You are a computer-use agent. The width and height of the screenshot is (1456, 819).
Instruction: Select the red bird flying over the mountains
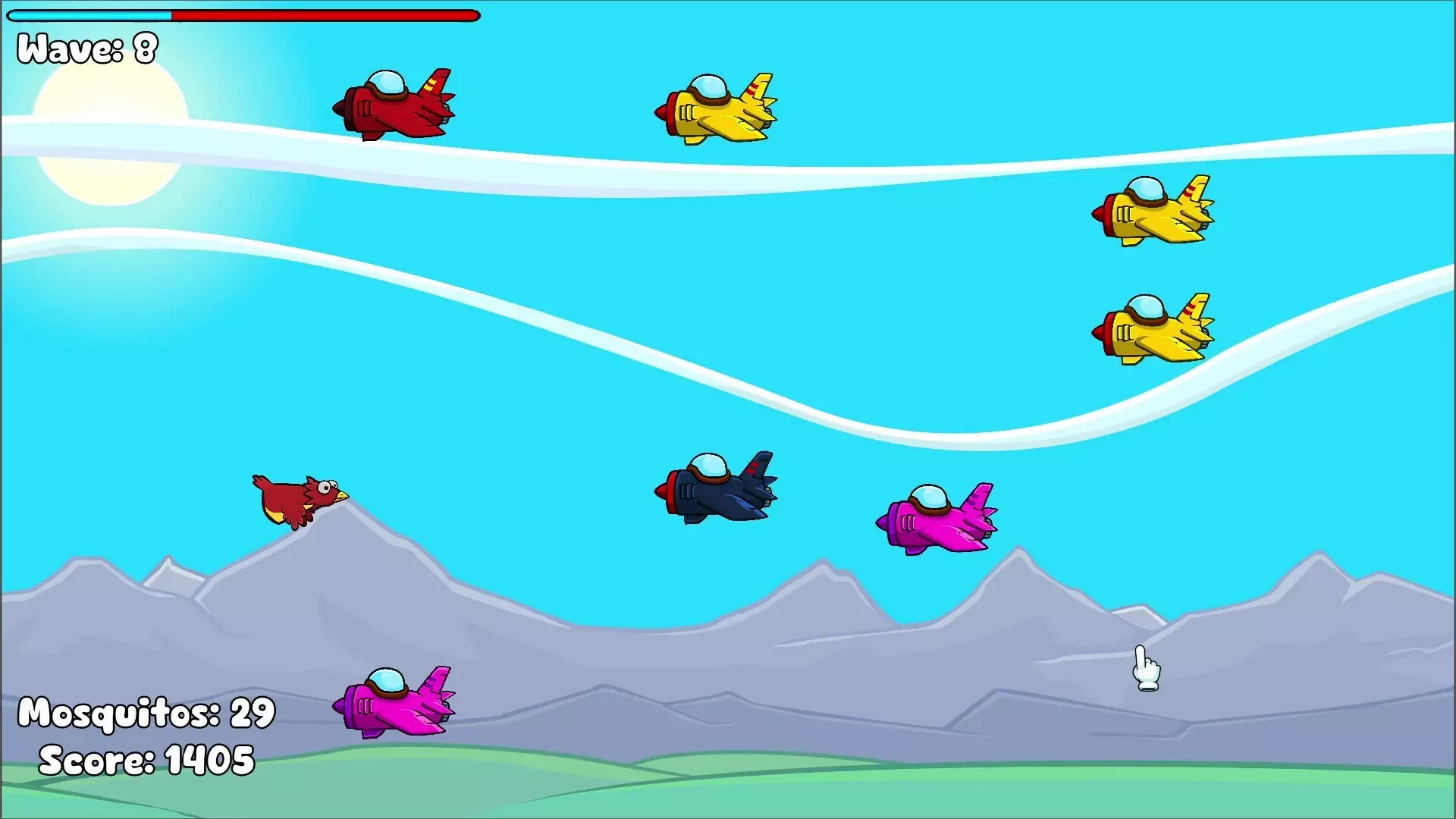[300, 500]
